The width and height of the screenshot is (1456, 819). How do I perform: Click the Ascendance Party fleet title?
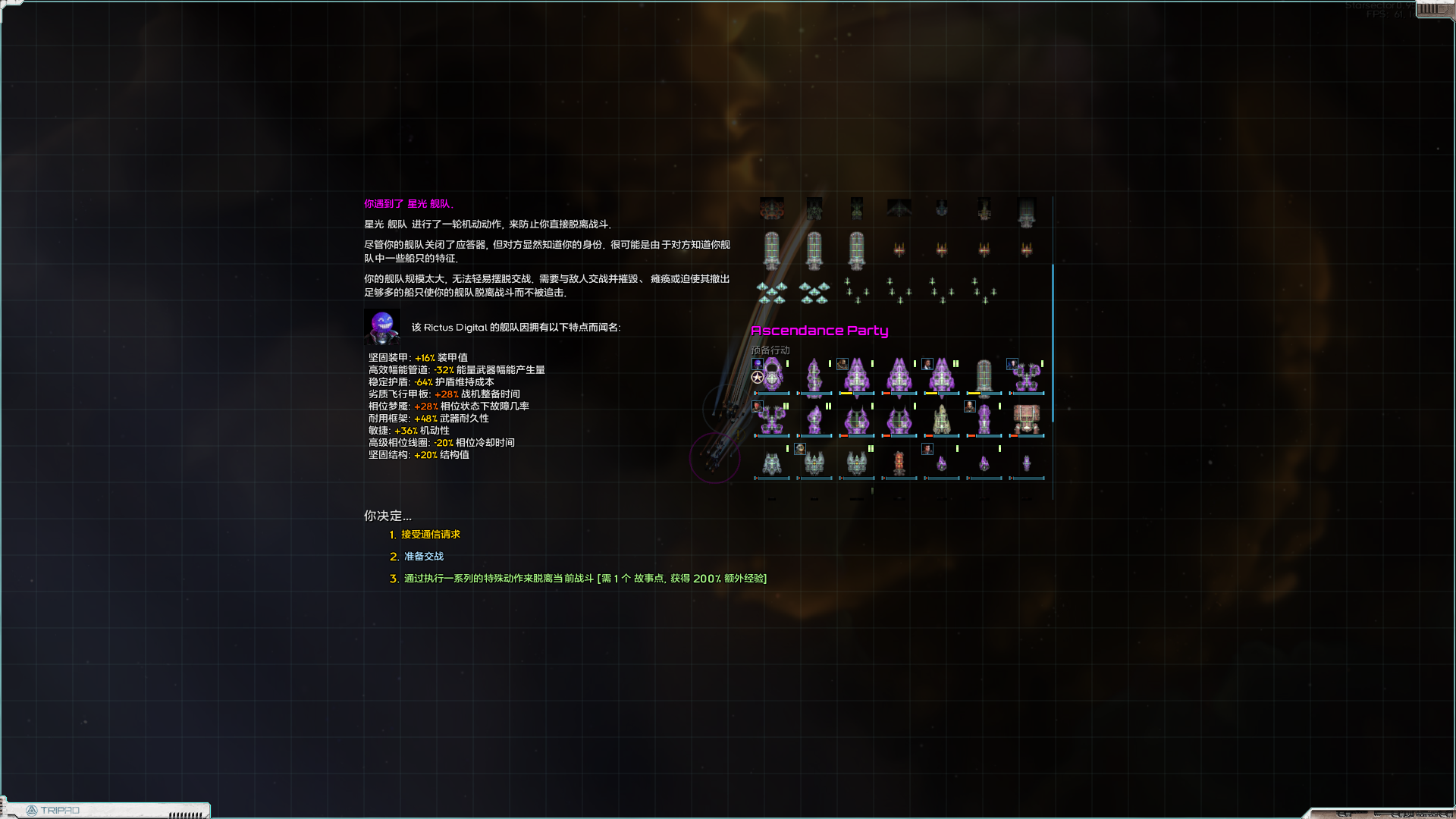tap(820, 330)
